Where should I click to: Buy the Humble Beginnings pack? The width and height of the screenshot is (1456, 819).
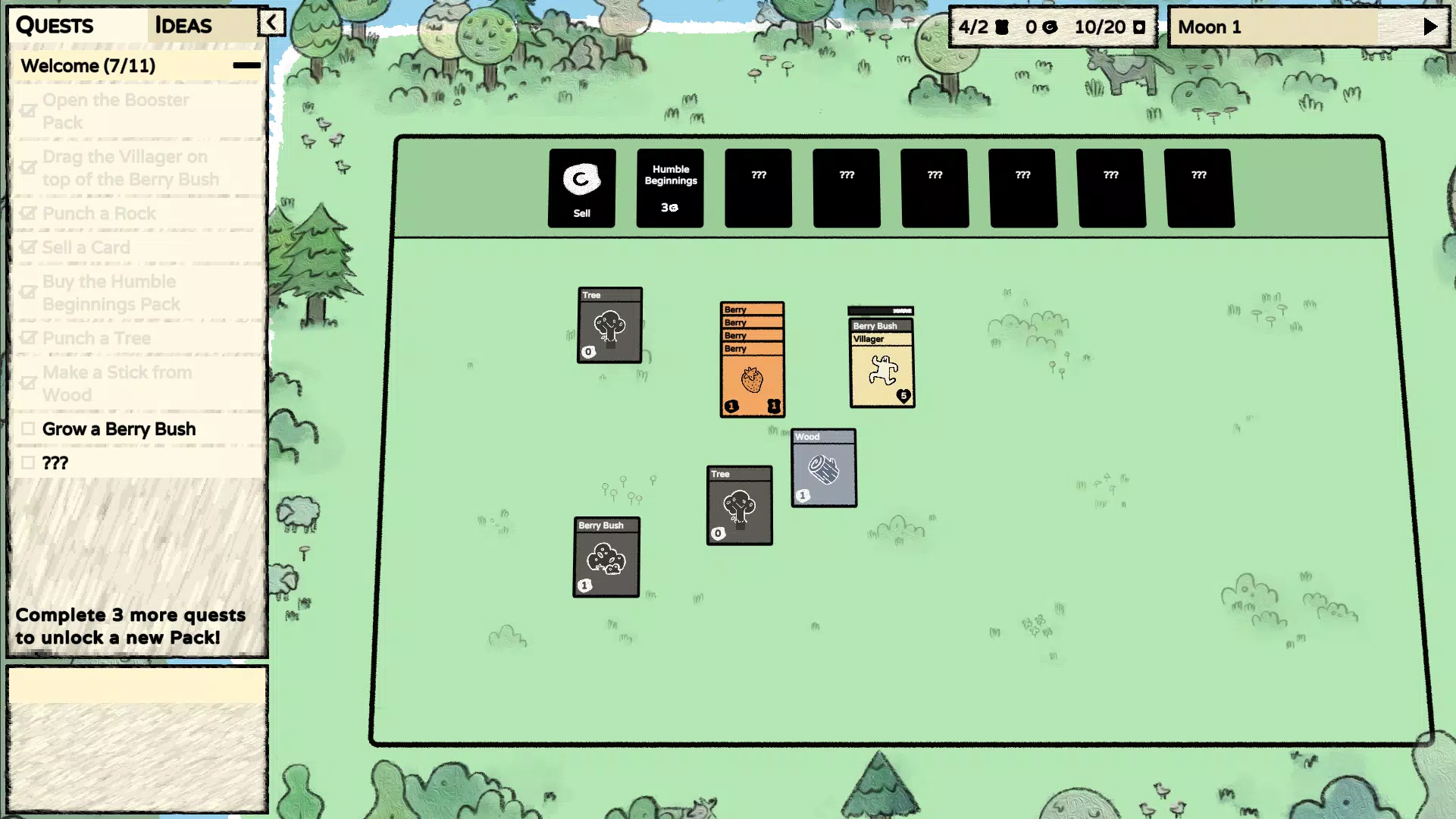670,187
